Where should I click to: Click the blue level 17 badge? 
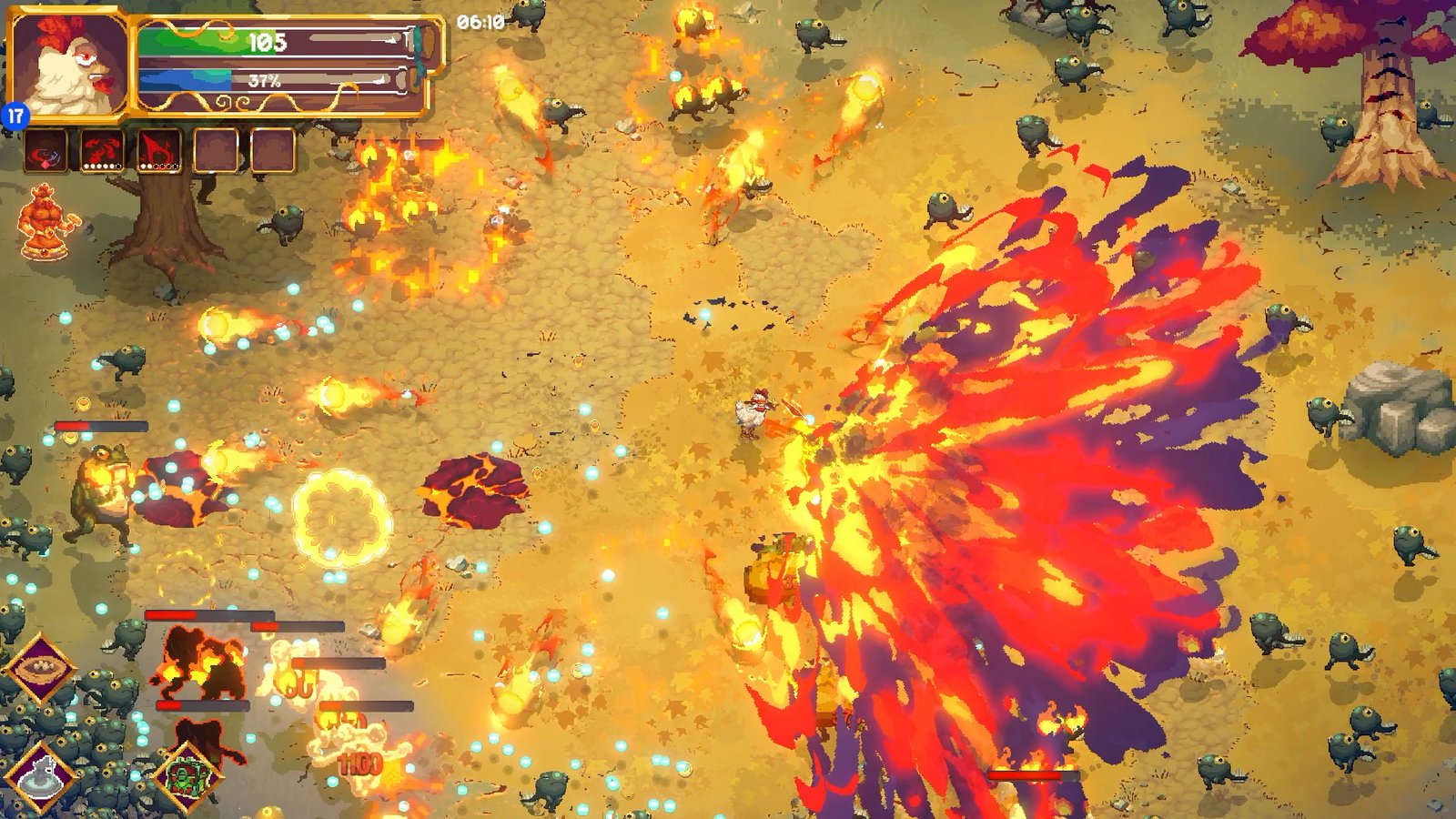(x=15, y=116)
